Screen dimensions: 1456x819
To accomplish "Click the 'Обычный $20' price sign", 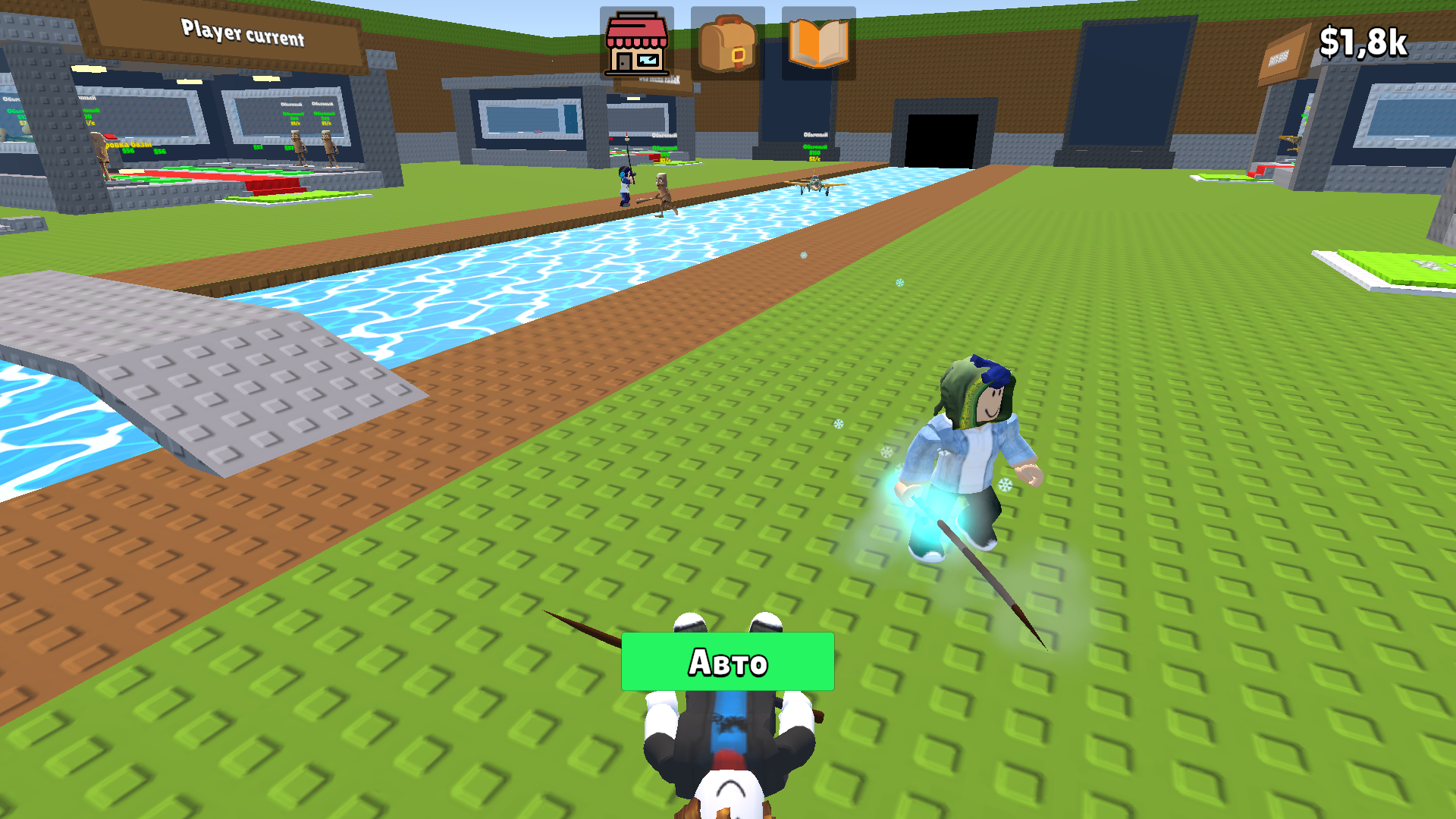I will [292, 118].
